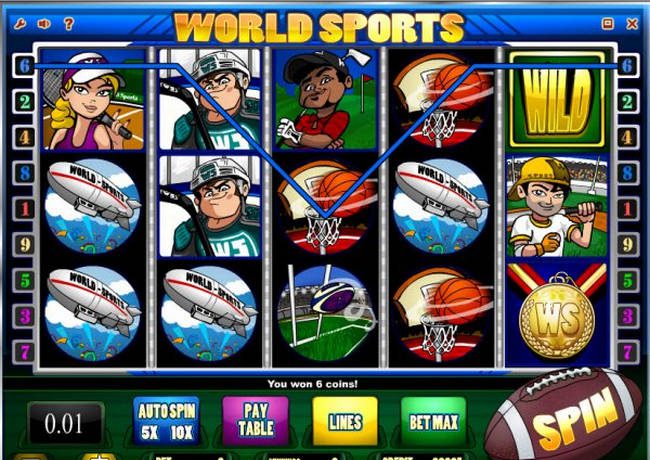This screenshot has width=650, height=460.
Task: Click the yellow Lines button
Action: (345, 422)
